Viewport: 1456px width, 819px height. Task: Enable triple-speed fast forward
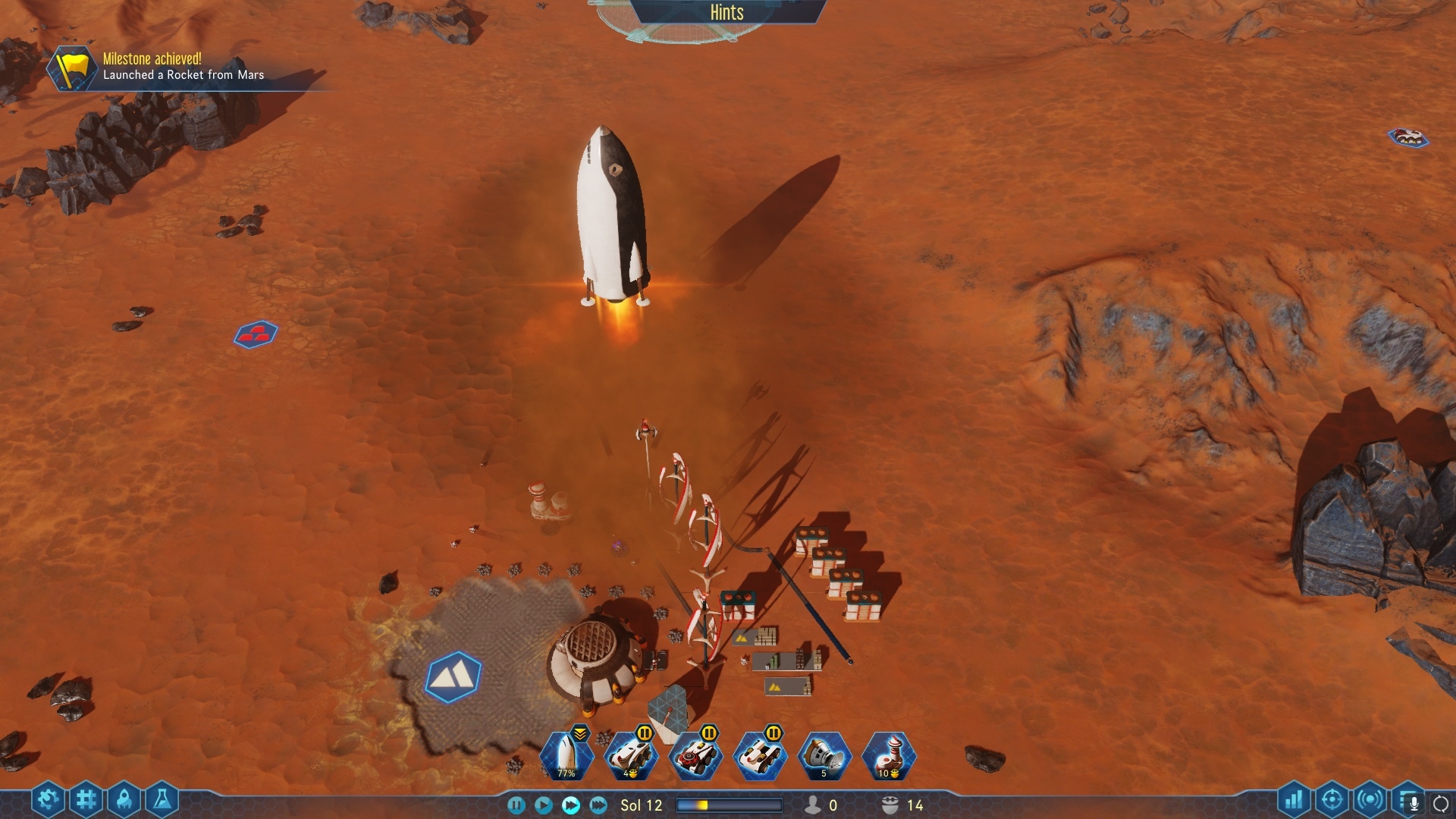click(598, 805)
